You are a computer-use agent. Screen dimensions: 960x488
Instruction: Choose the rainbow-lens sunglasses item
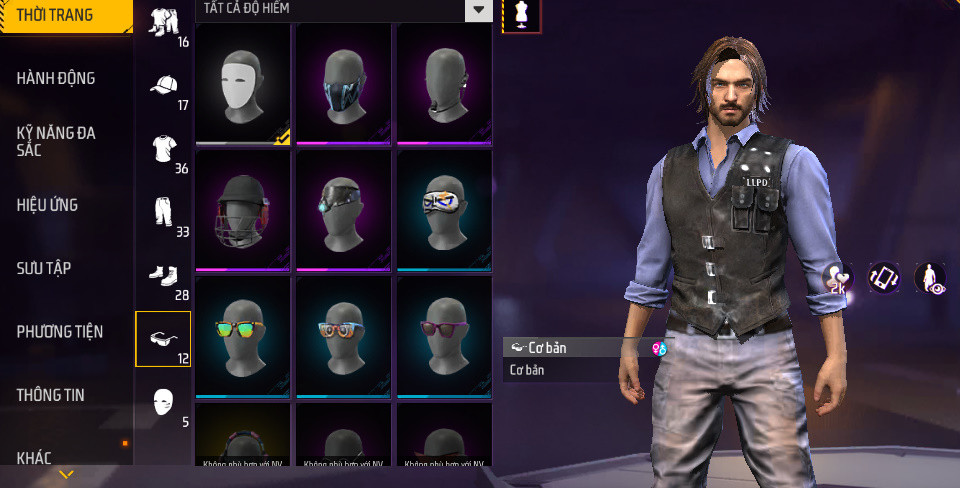[x=243, y=337]
